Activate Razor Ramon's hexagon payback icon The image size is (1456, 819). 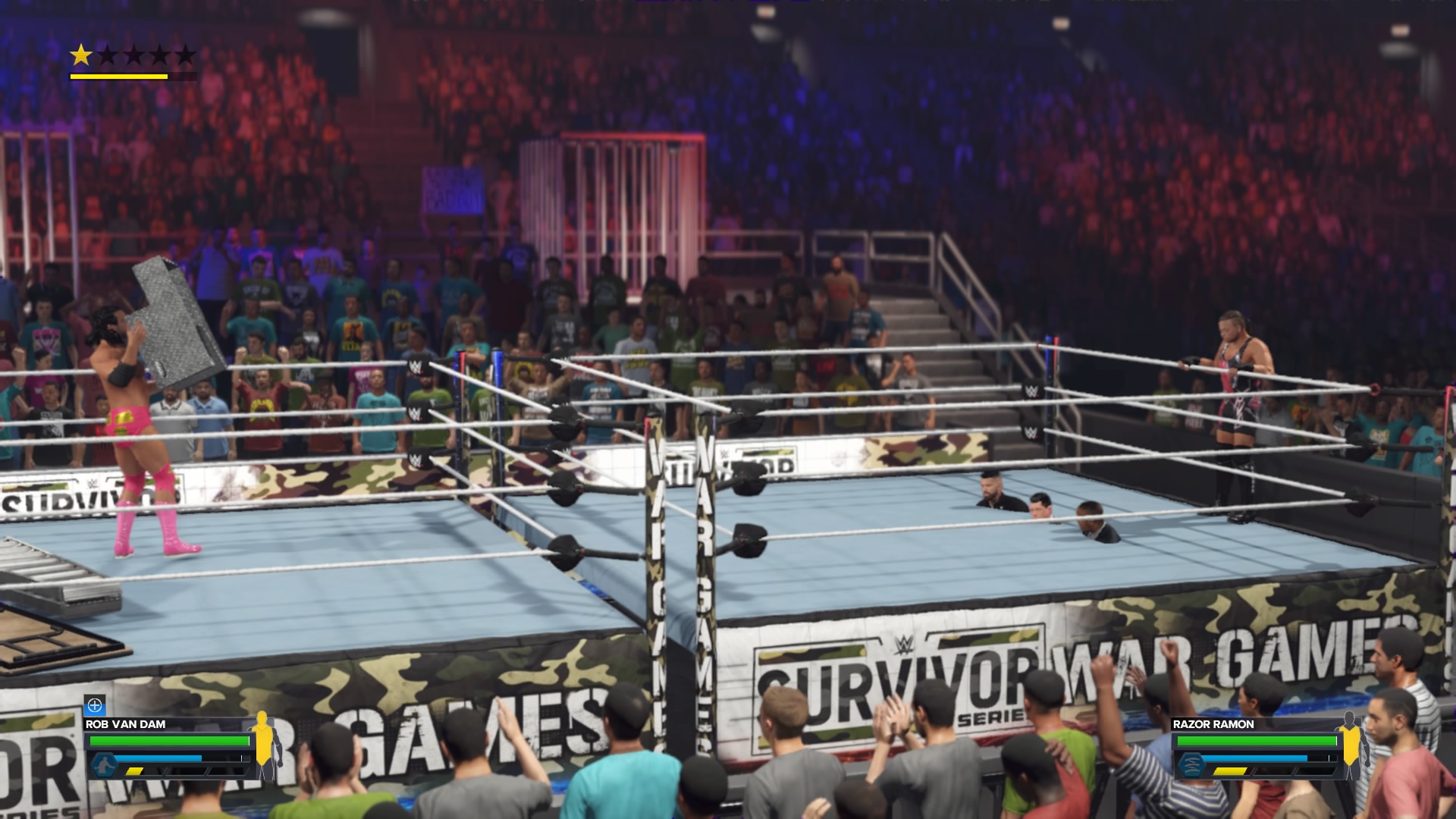click(1191, 764)
